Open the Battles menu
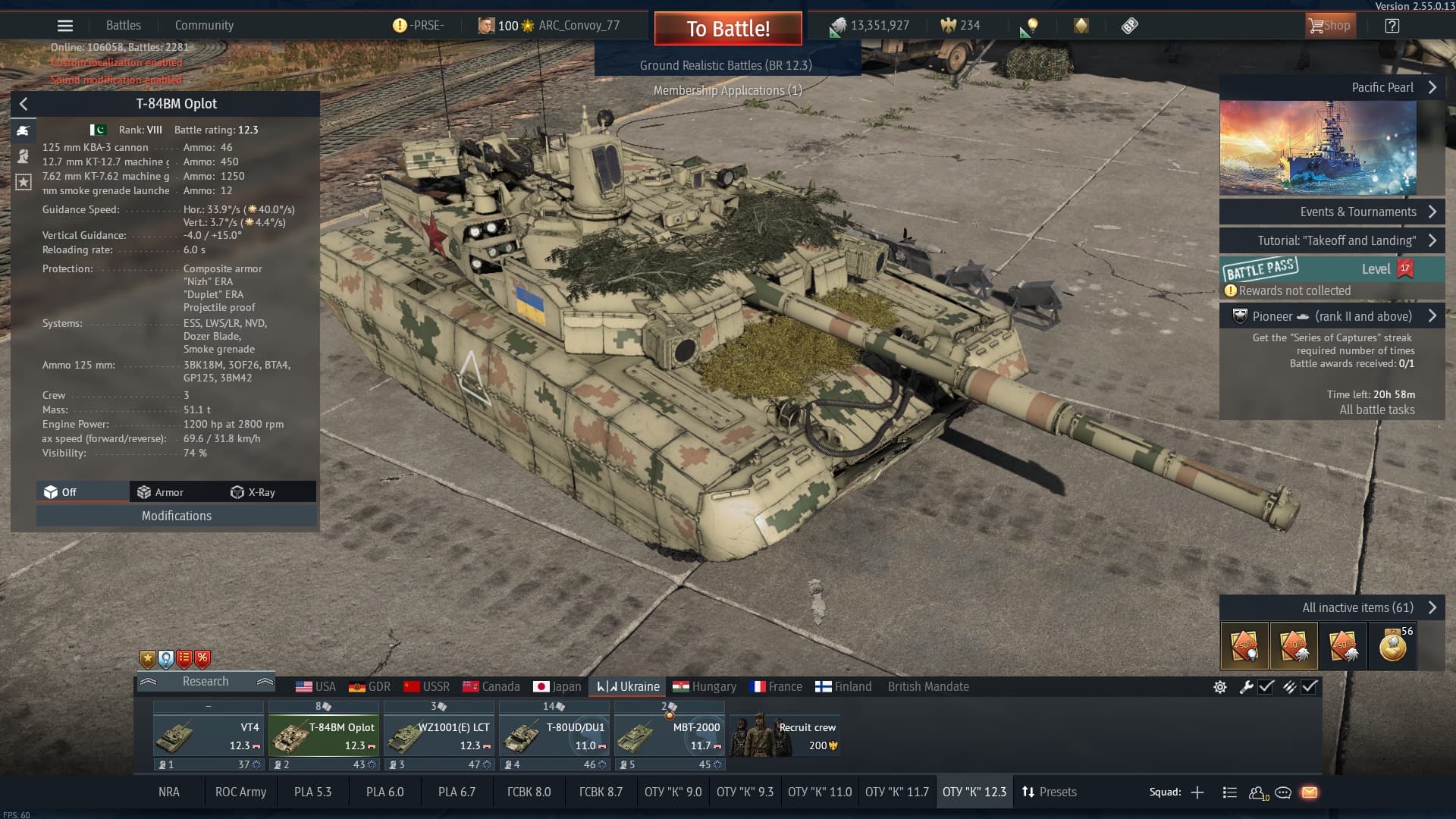1456x819 pixels. (123, 25)
